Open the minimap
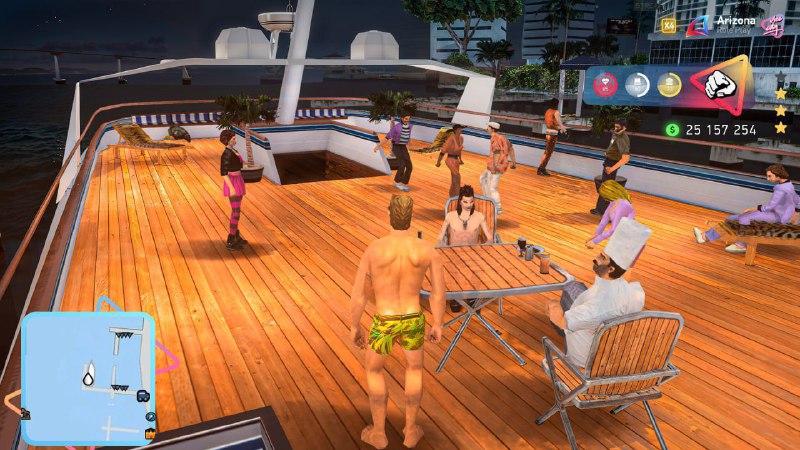The width and height of the screenshot is (800, 450). (x=88, y=377)
